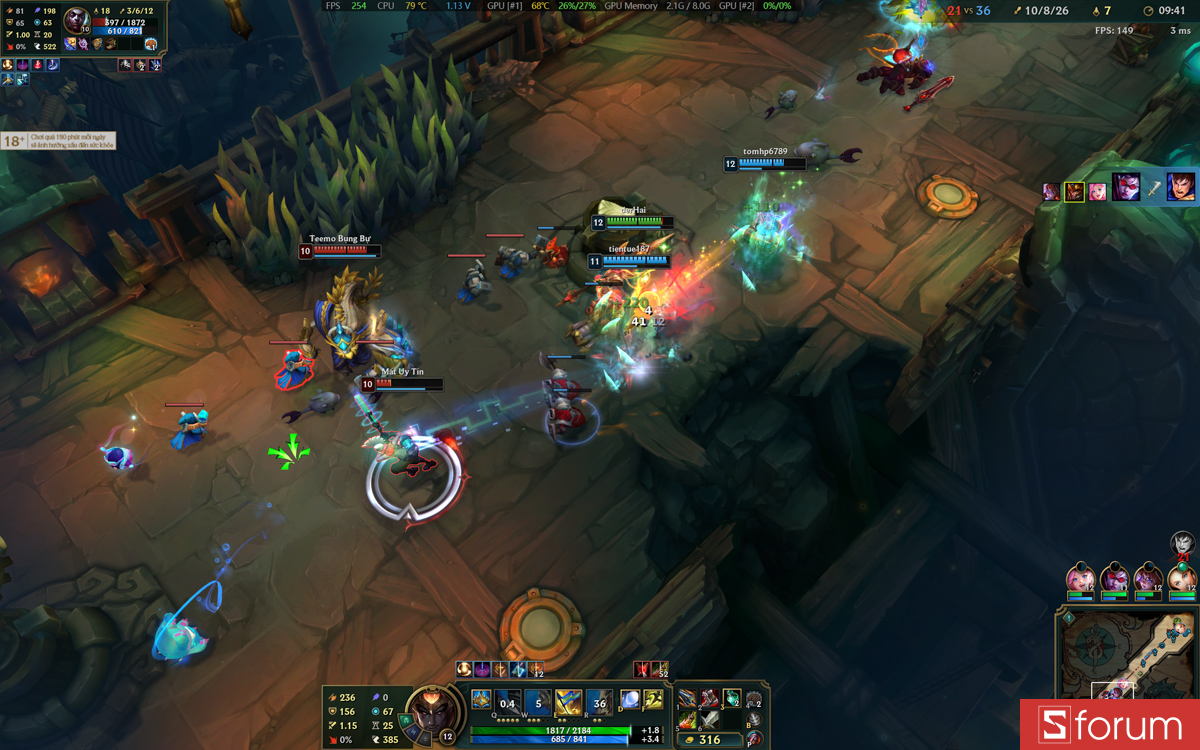
Task: Select the pink-haired ally portrait above the minimap
Action: coord(1080,577)
